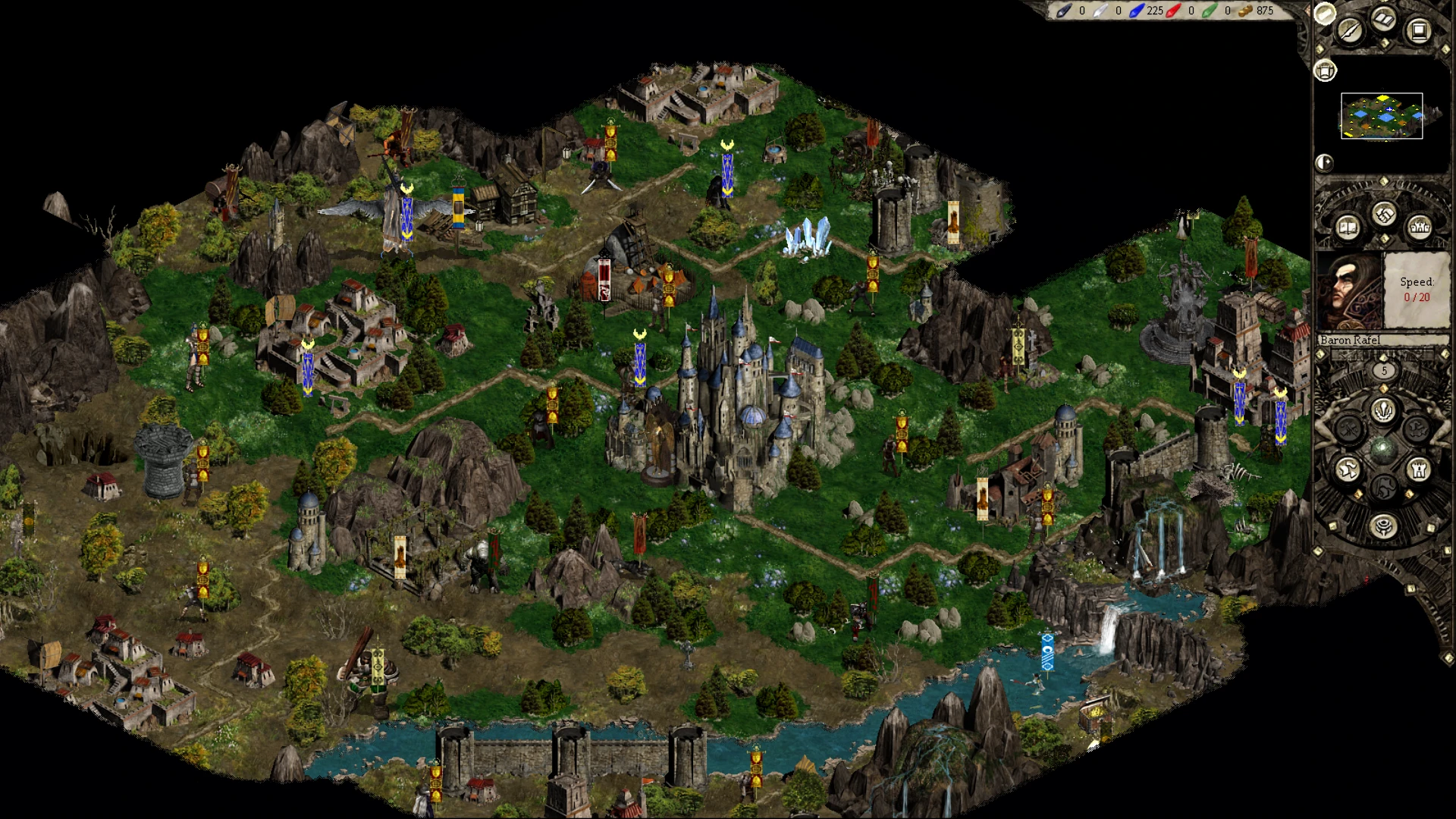
Task: Click the square window button in top corner
Action: point(1418,30)
